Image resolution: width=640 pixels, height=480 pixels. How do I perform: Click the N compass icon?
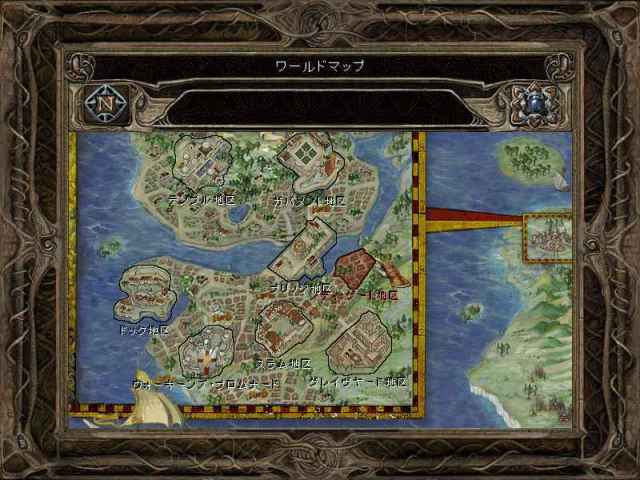click(104, 102)
